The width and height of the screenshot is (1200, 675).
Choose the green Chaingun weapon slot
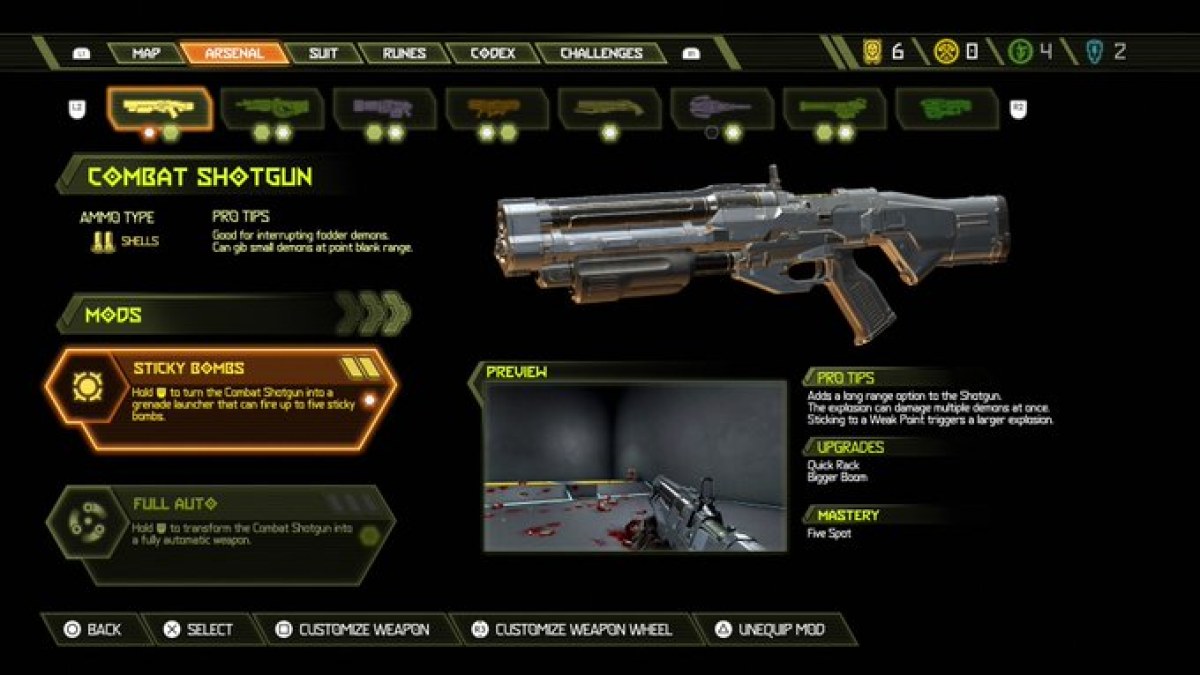coord(835,108)
